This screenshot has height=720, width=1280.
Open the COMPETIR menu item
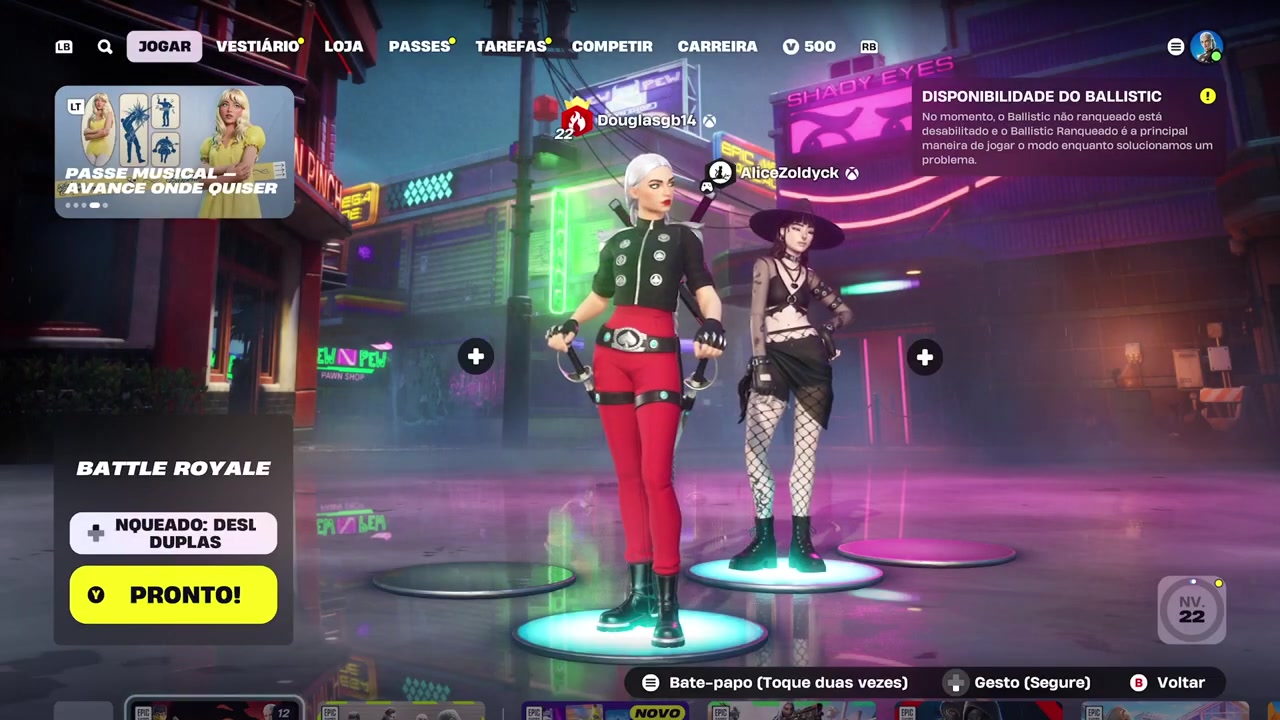pos(612,46)
